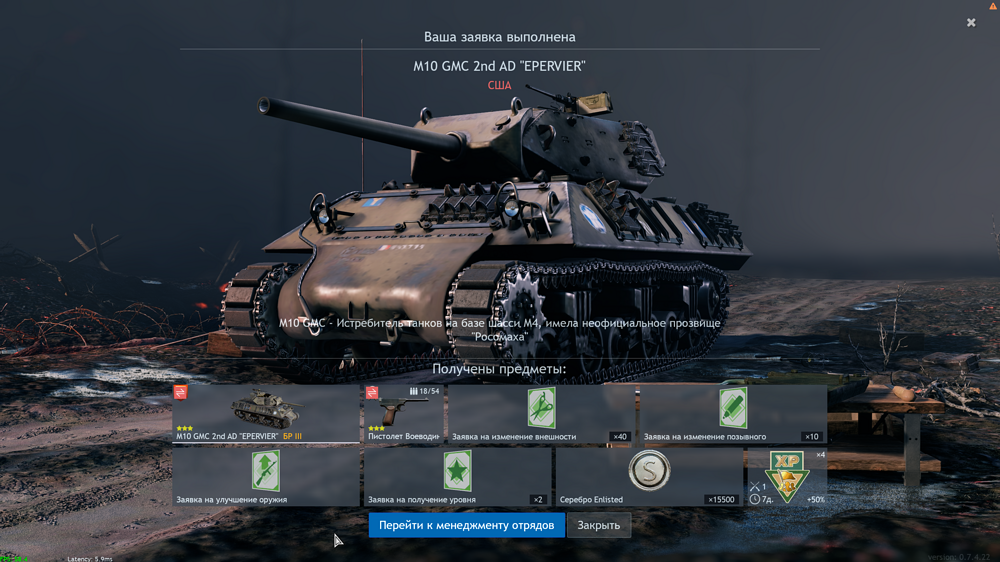Go to squad management via blue button

(x=466, y=525)
